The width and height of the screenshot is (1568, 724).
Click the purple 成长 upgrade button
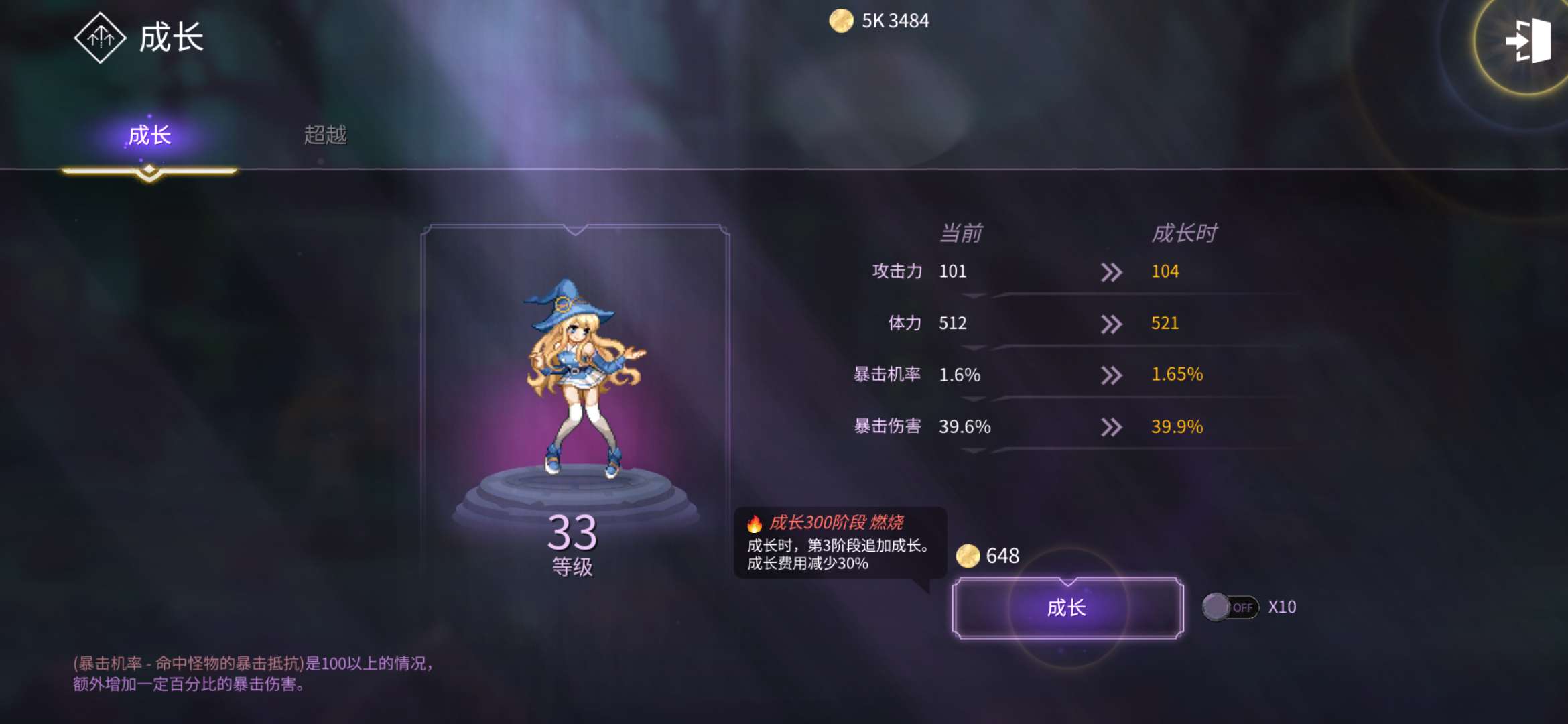(x=1067, y=608)
